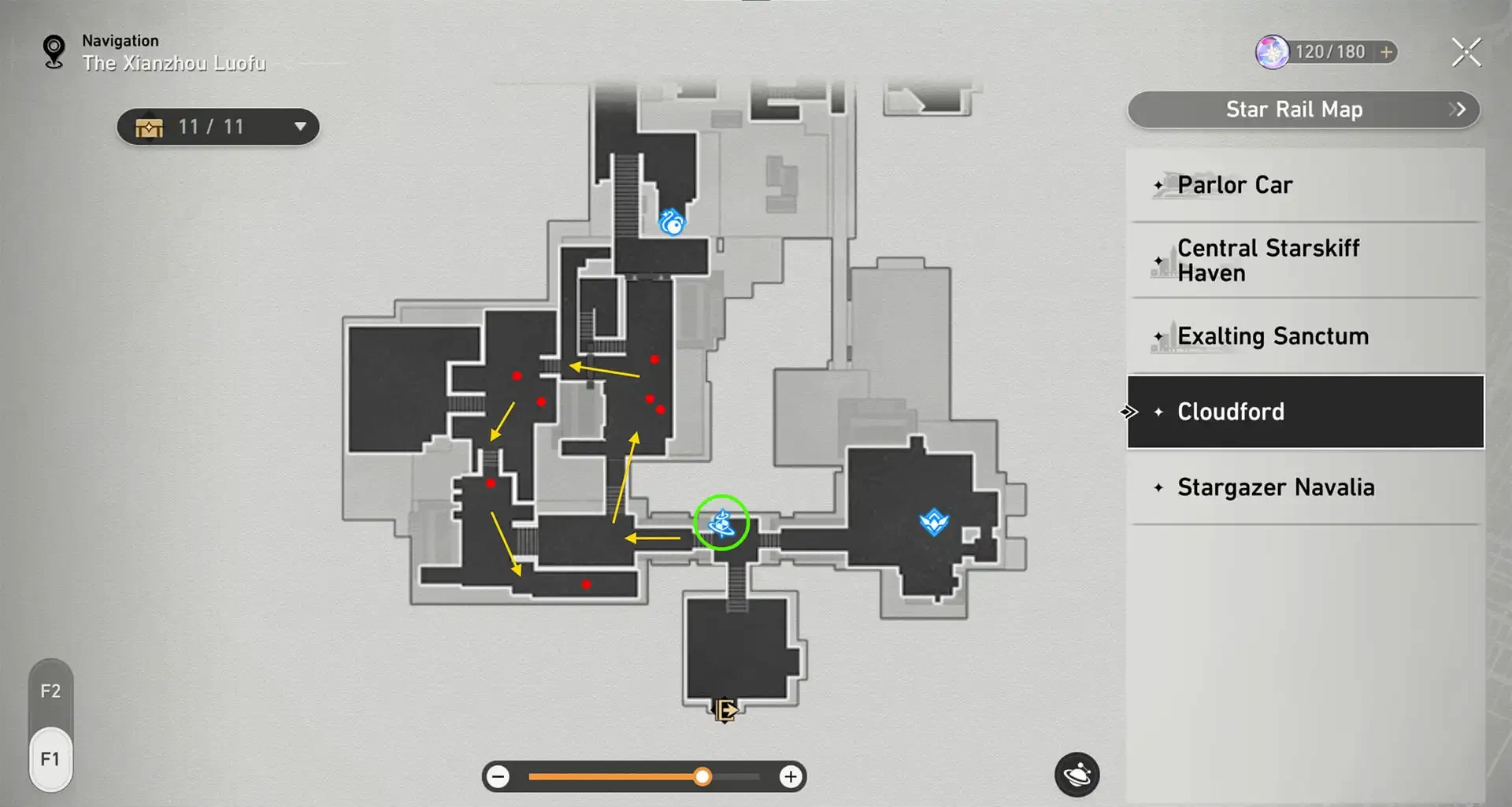The width and height of the screenshot is (1512, 807).
Task: Zoom out with the minus button
Action: pos(498,777)
